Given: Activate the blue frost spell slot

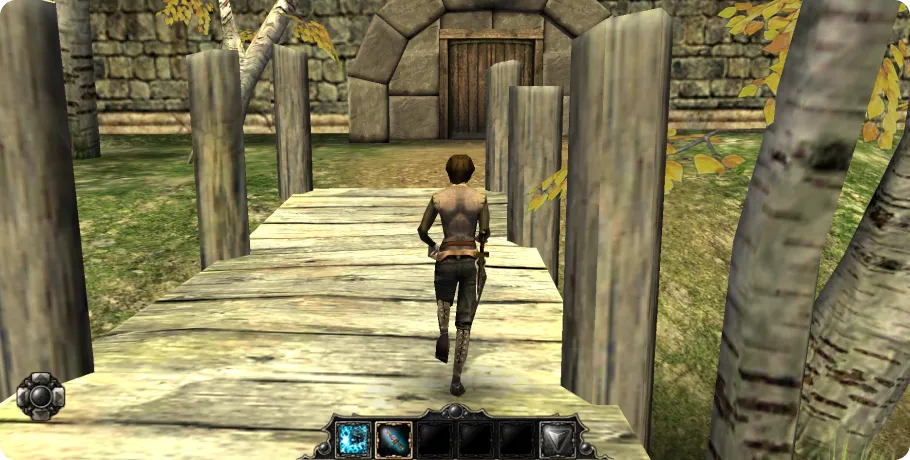Looking at the screenshot, I should pyautogui.click(x=353, y=439).
